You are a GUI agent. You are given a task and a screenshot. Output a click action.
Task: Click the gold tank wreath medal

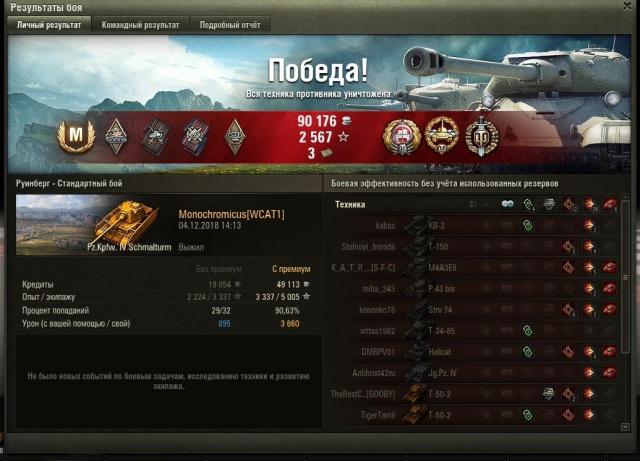(441, 135)
